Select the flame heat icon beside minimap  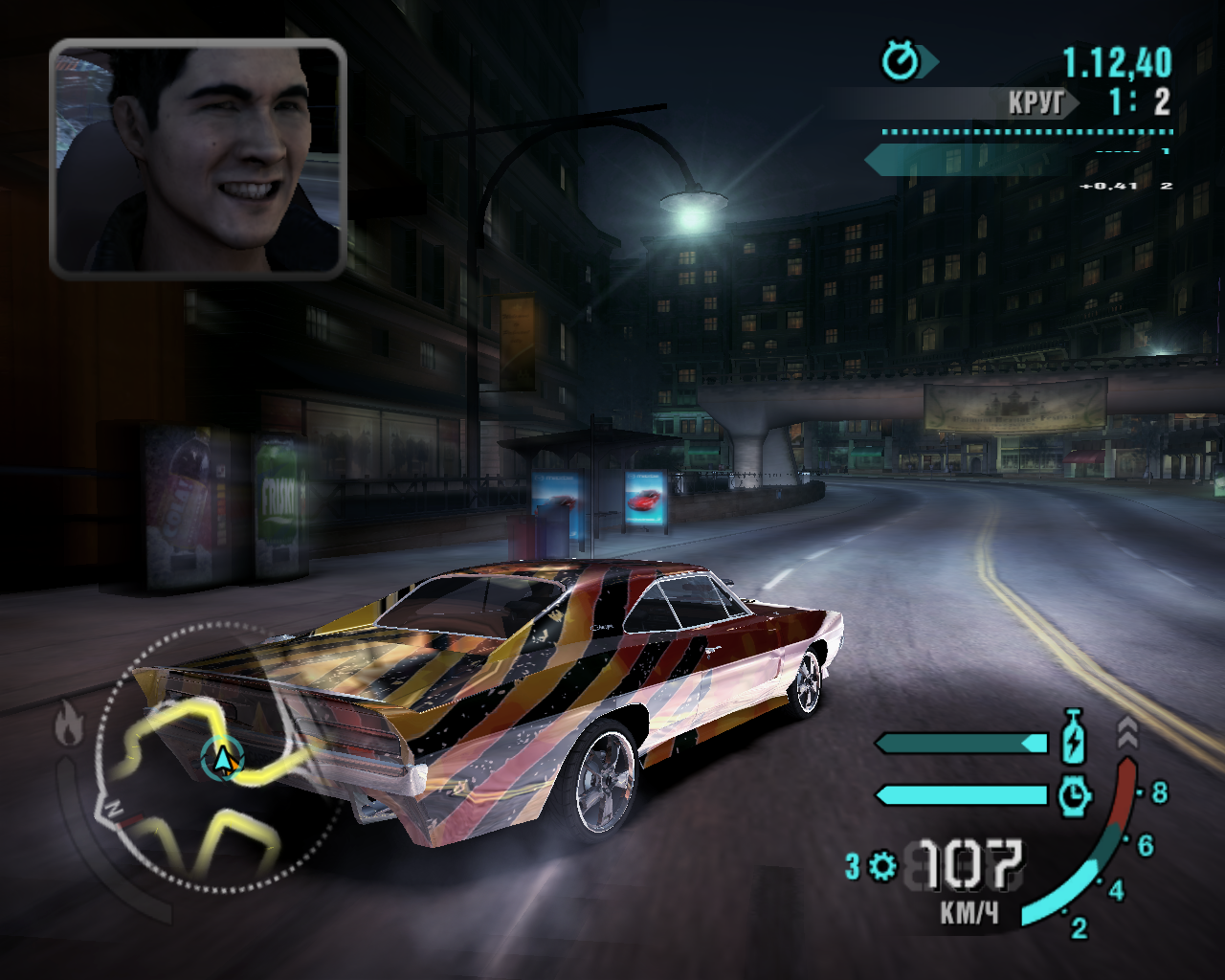[x=67, y=723]
